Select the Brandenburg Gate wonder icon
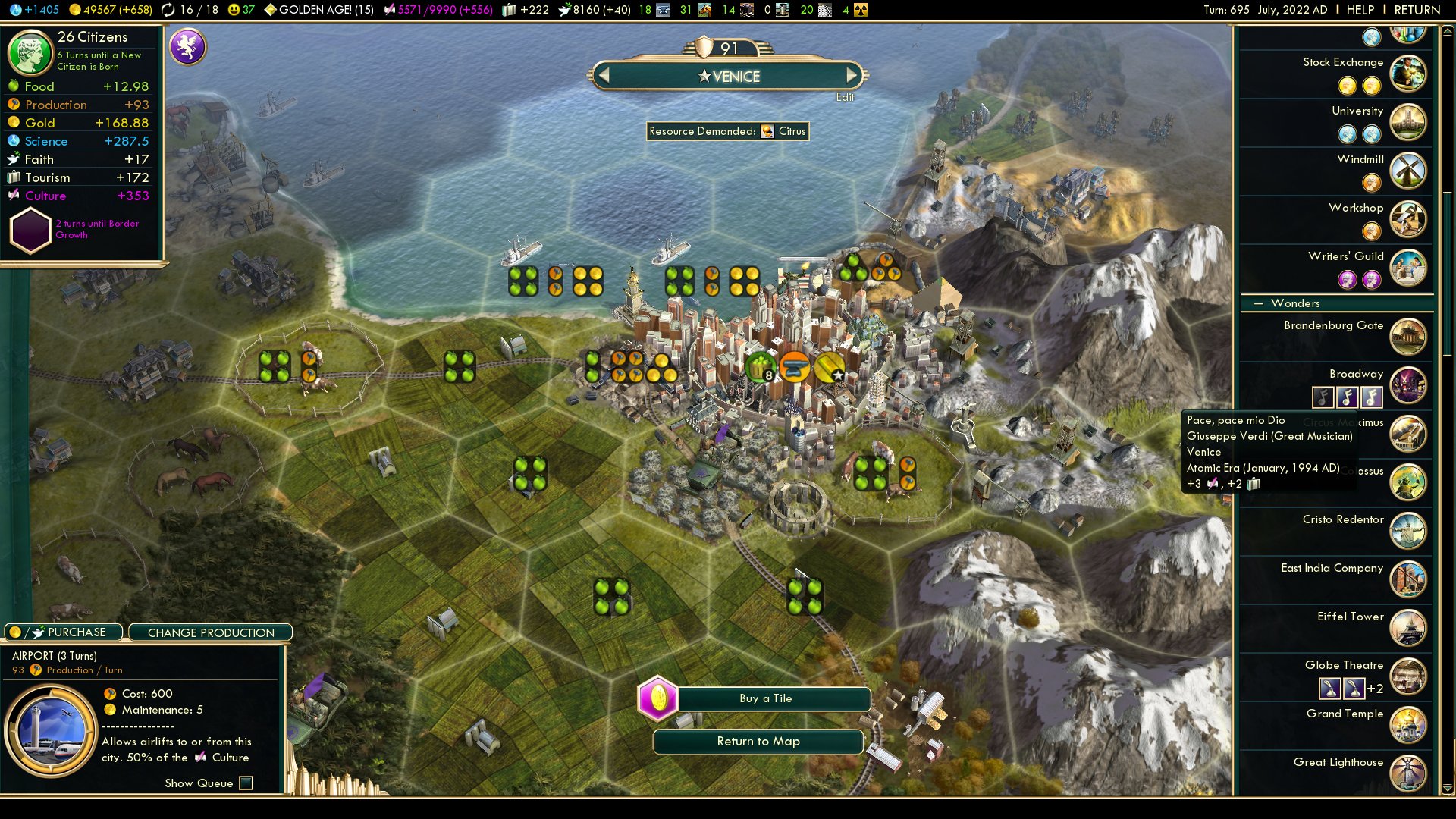The image size is (1456, 819). [x=1408, y=337]
